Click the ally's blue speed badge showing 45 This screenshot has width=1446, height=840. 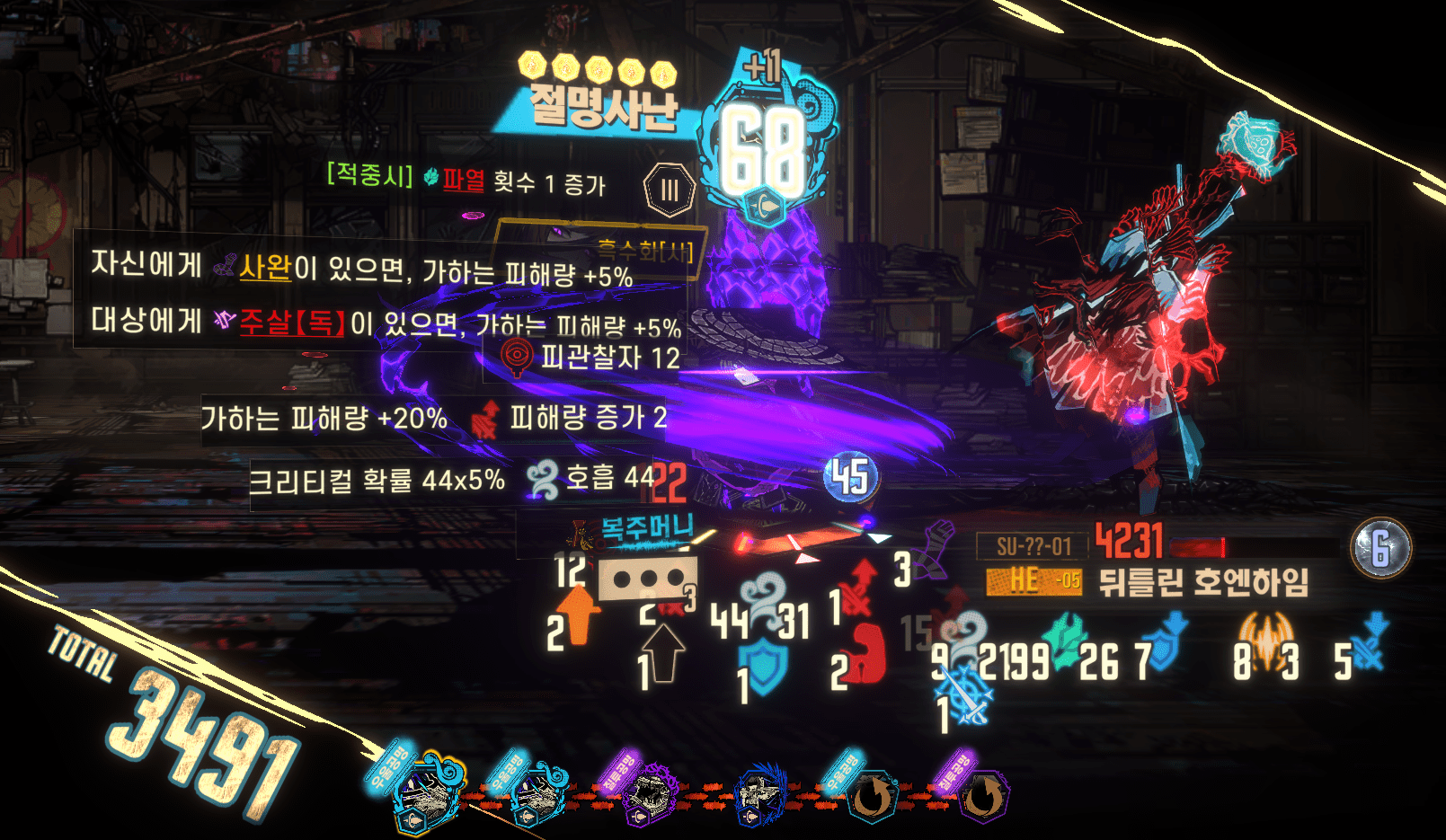[x=850, y=478]
